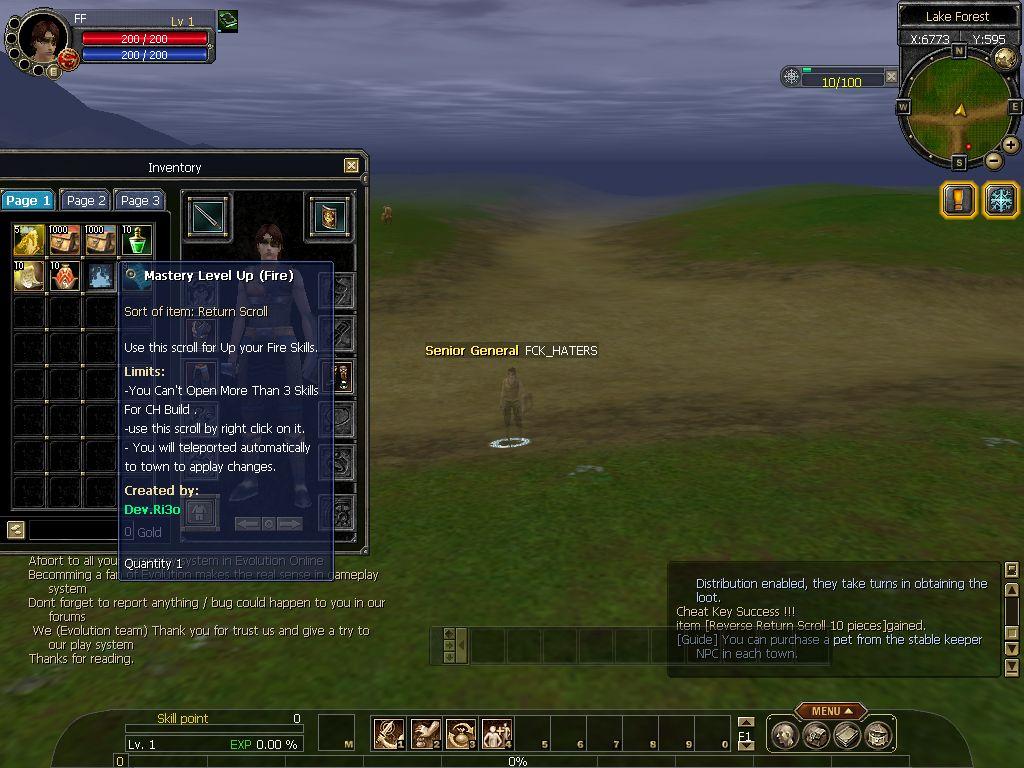
Task: Zoom out the minimap
Action: (993, 160)
